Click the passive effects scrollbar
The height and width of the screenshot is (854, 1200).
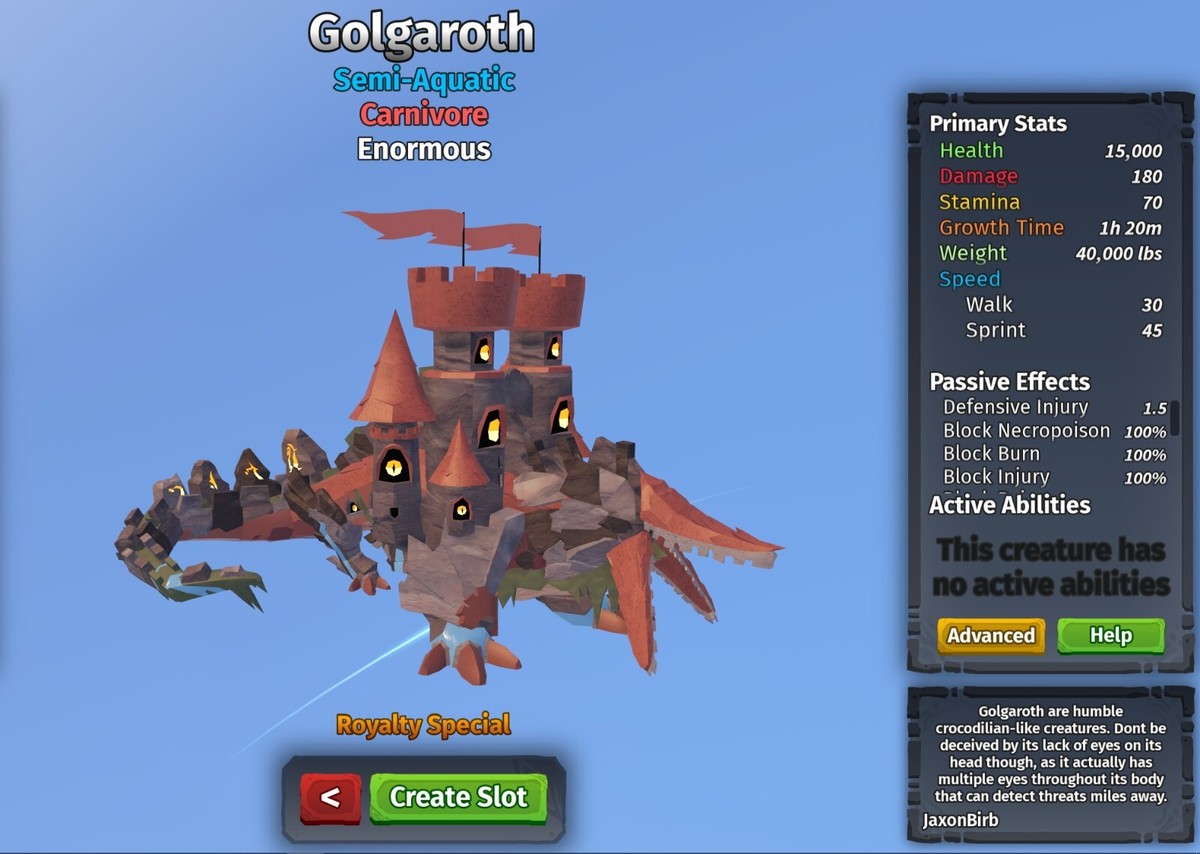pos(1176,420)
